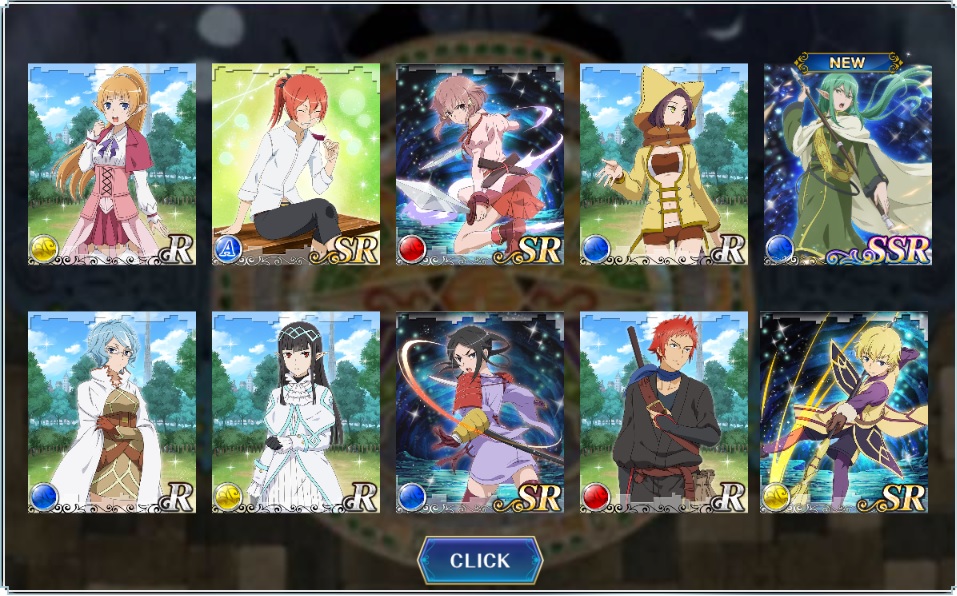Select the orange-haired elf girl R card

[112, 165]
